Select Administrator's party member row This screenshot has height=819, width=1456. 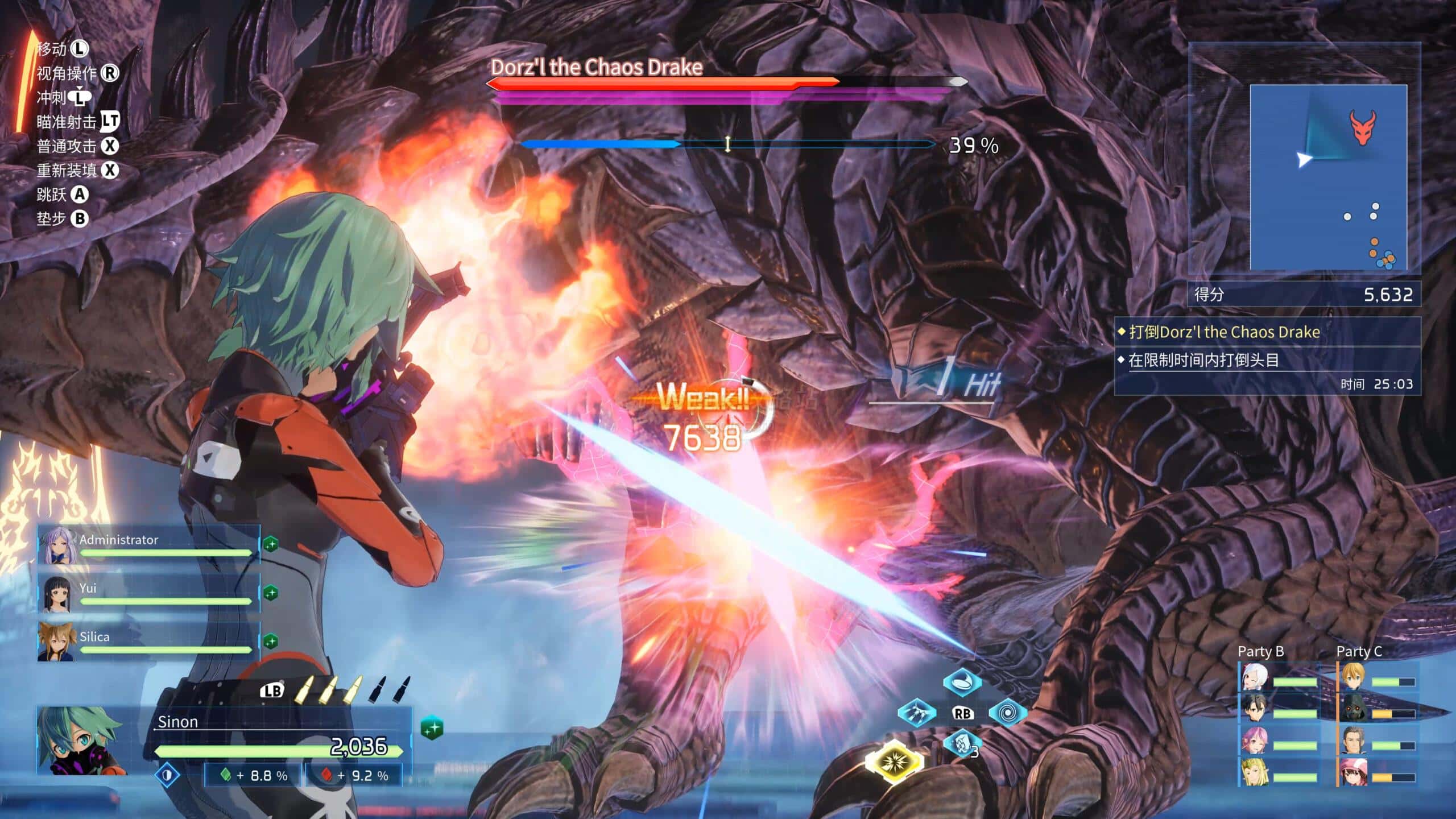pyautogui.click(x=149, y=545)
